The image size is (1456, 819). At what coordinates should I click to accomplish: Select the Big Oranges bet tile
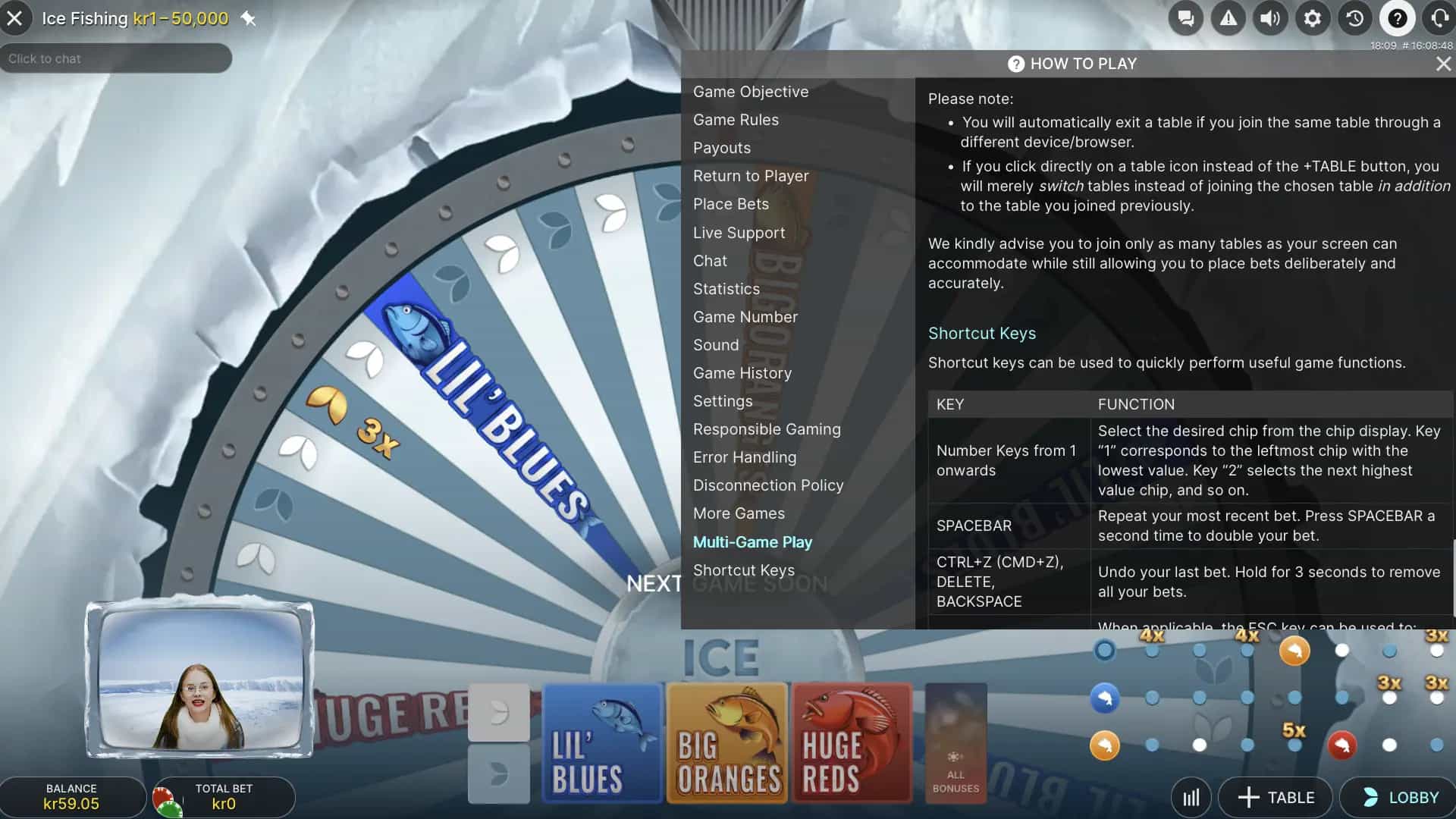[727, 743]
